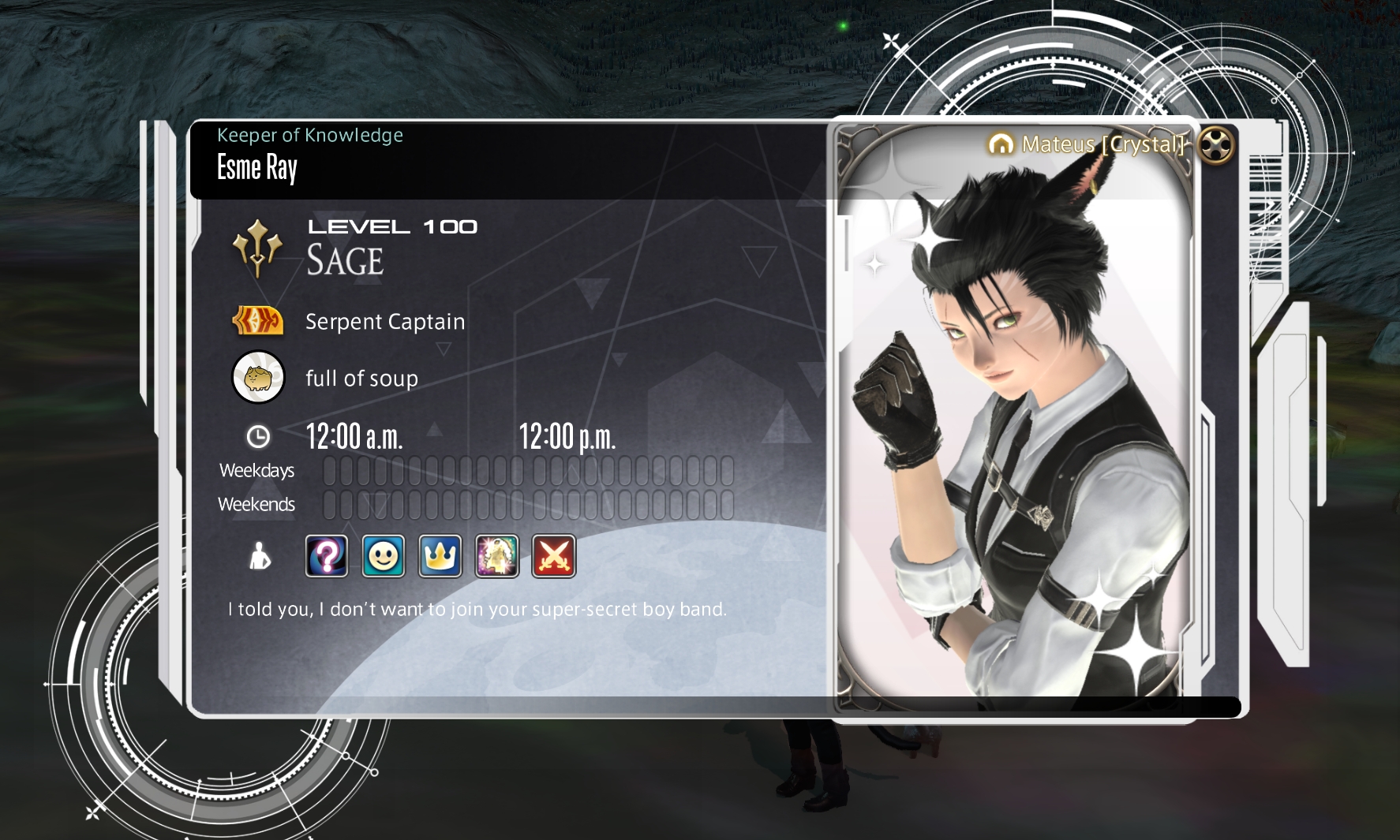
Task: Select the 'full of soup' status icon
Action: [x=258, y=378]
